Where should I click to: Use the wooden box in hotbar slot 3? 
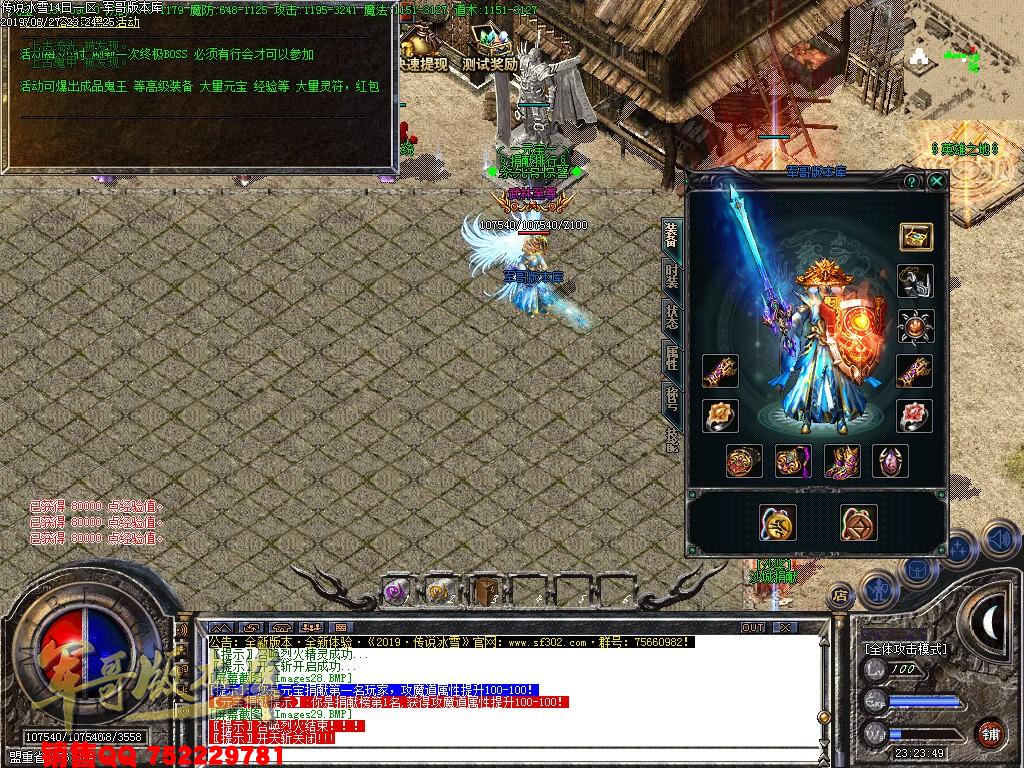click(x=486, y=591)
